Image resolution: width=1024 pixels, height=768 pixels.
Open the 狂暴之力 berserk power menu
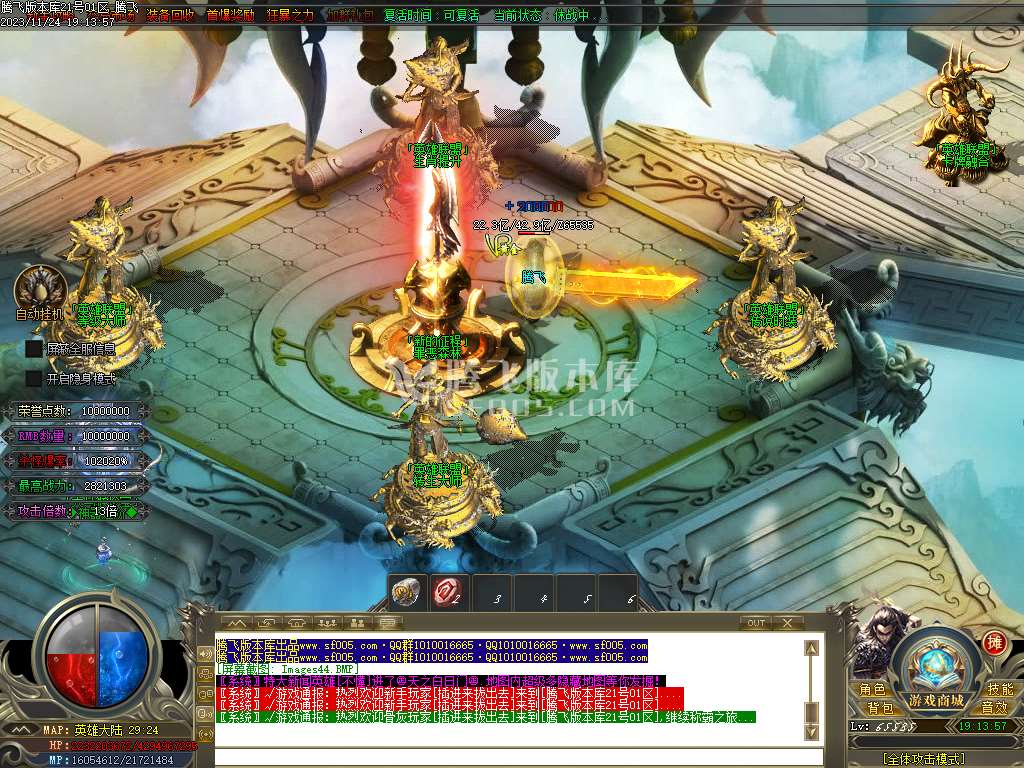click(x=291, y=15)
